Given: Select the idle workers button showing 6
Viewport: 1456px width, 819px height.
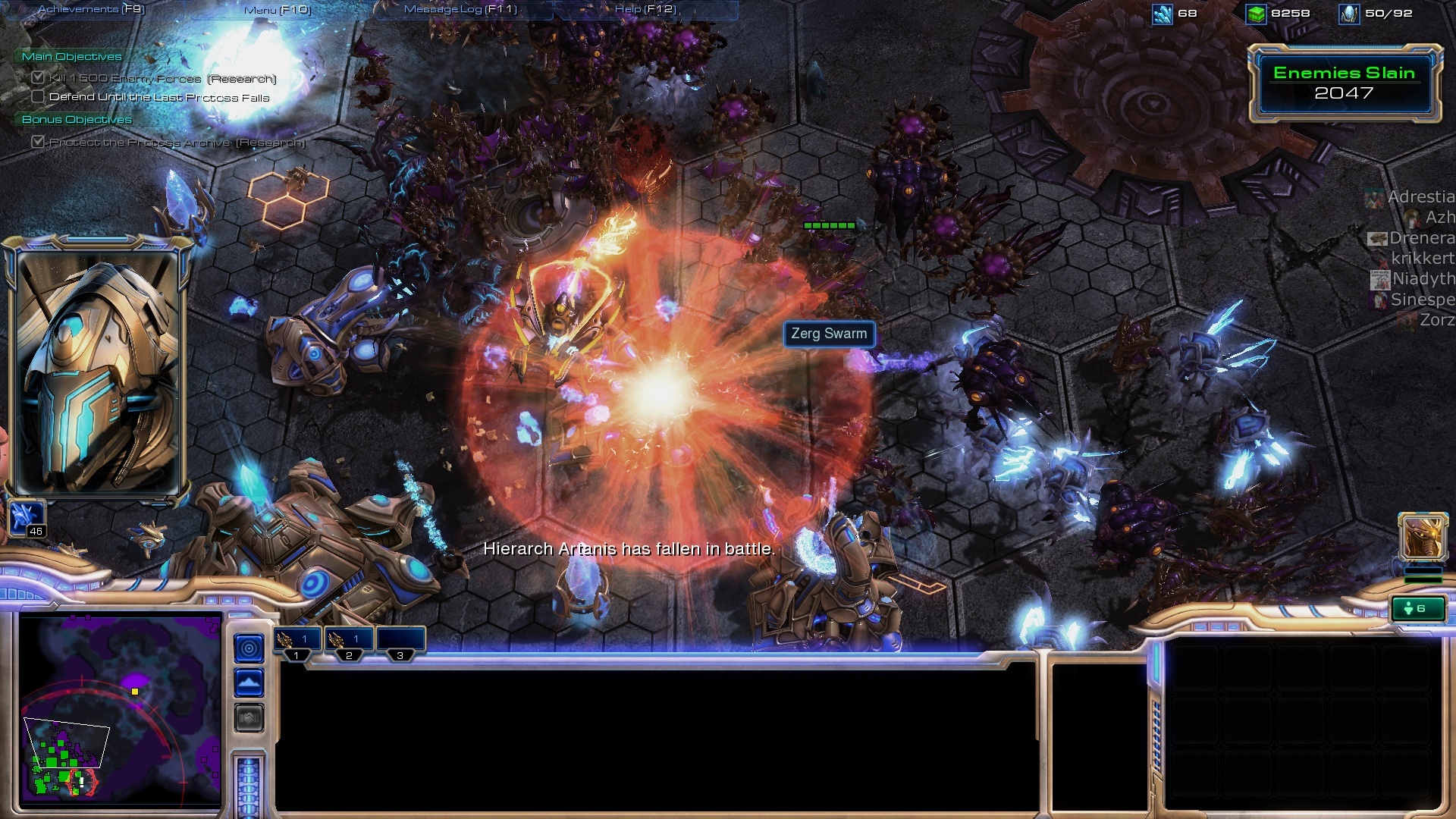Looking at the screenshot, I should (1417, 608).
